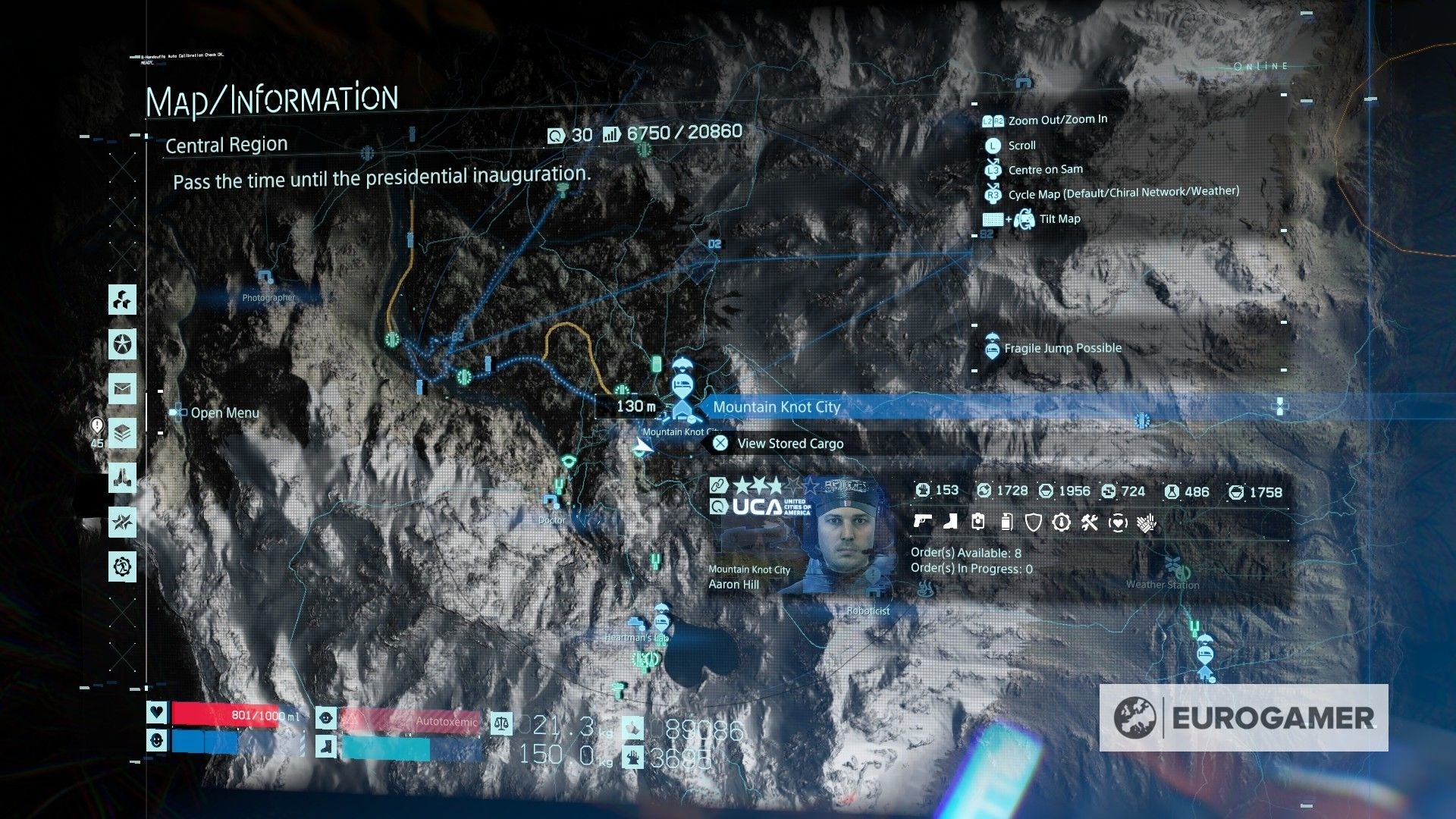This screenshot has width=1456, height=819.
Task: Toggle the shield equipment icon
Action: point(1034,522)
